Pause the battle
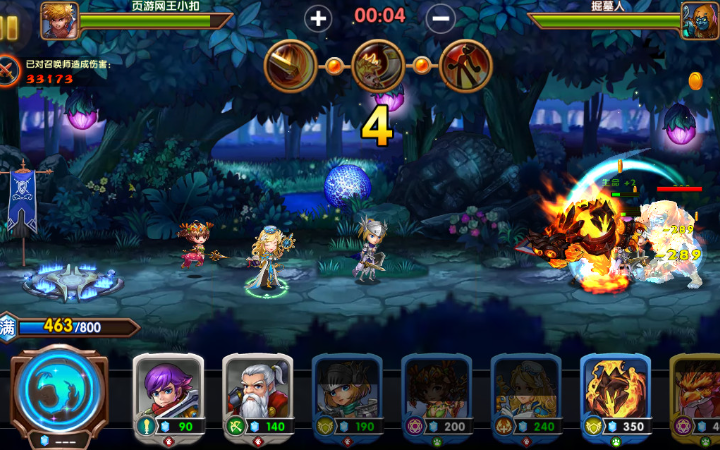Image resolution: width=720 pixels, height=450 pixels. coord(9,27)
